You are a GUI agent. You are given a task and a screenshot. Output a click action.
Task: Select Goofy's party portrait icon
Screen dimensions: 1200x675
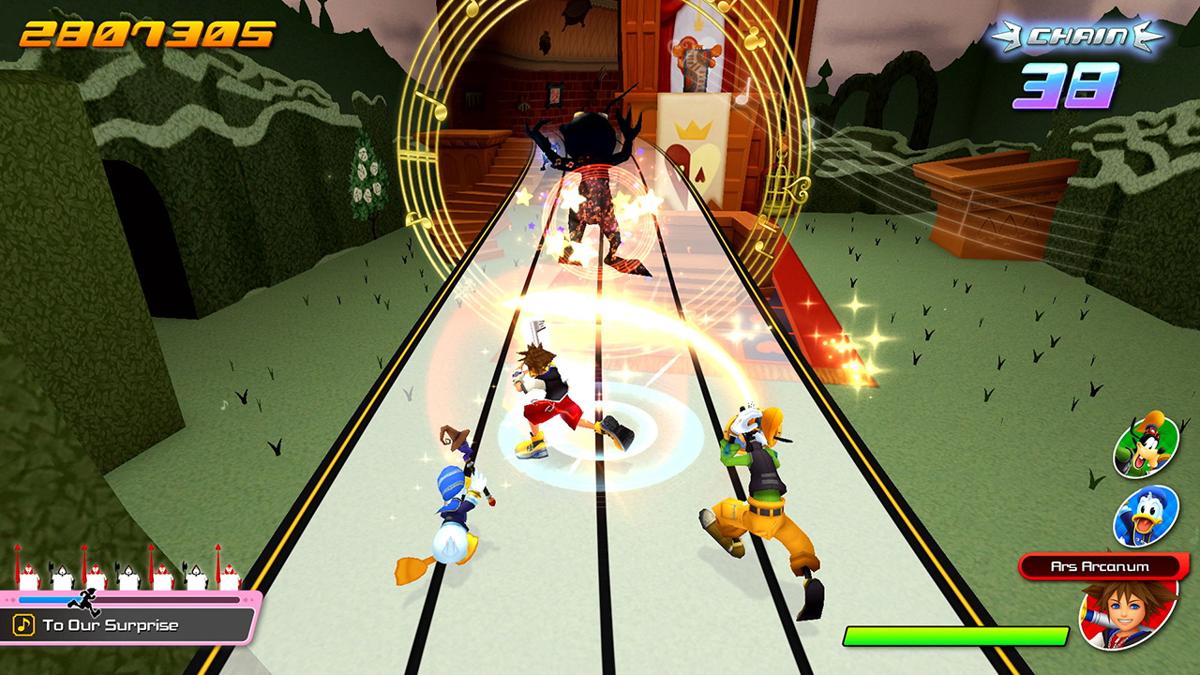[x=1145, y=446]
